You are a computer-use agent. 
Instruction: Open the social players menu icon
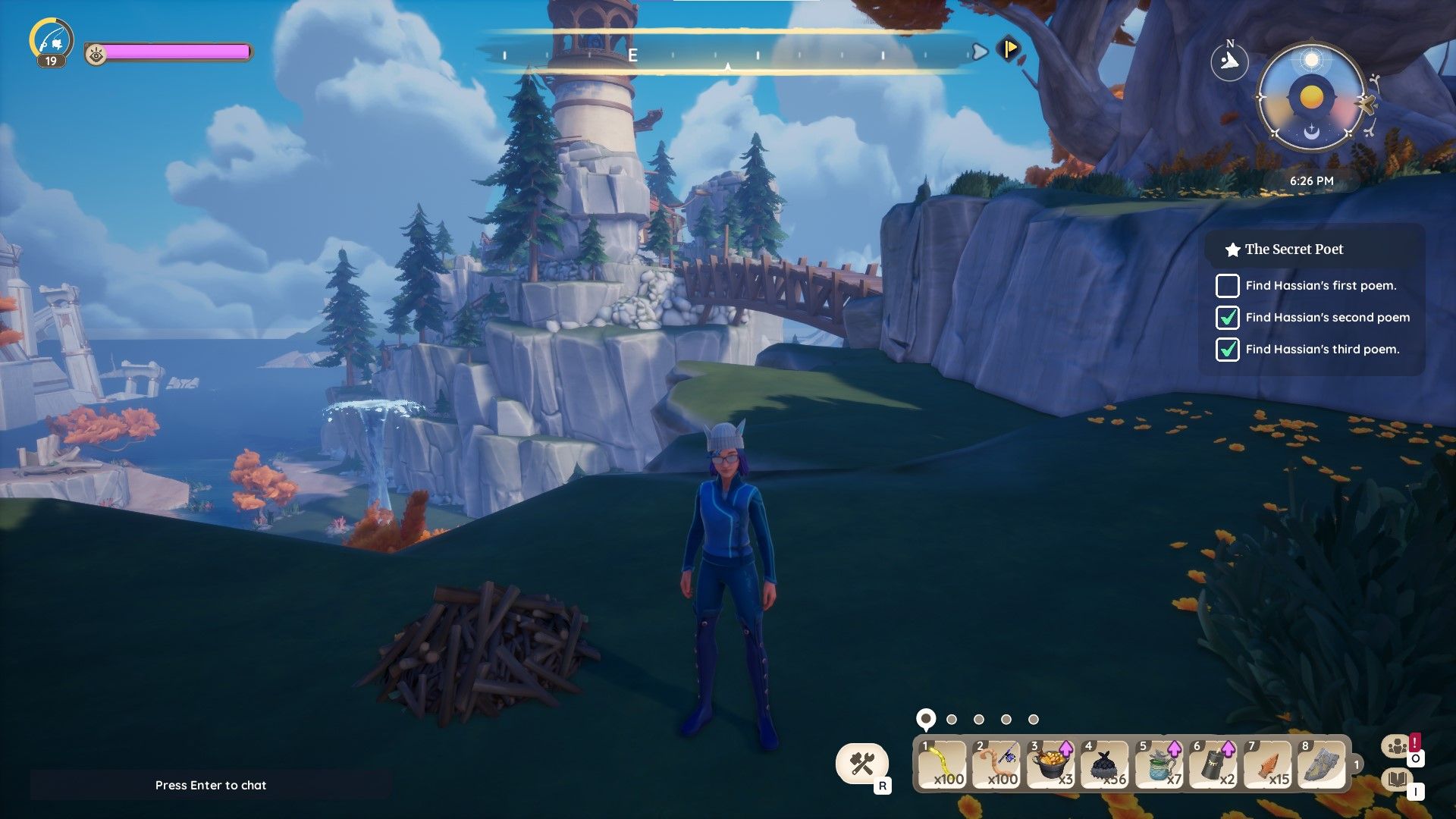coord(1397,747)
